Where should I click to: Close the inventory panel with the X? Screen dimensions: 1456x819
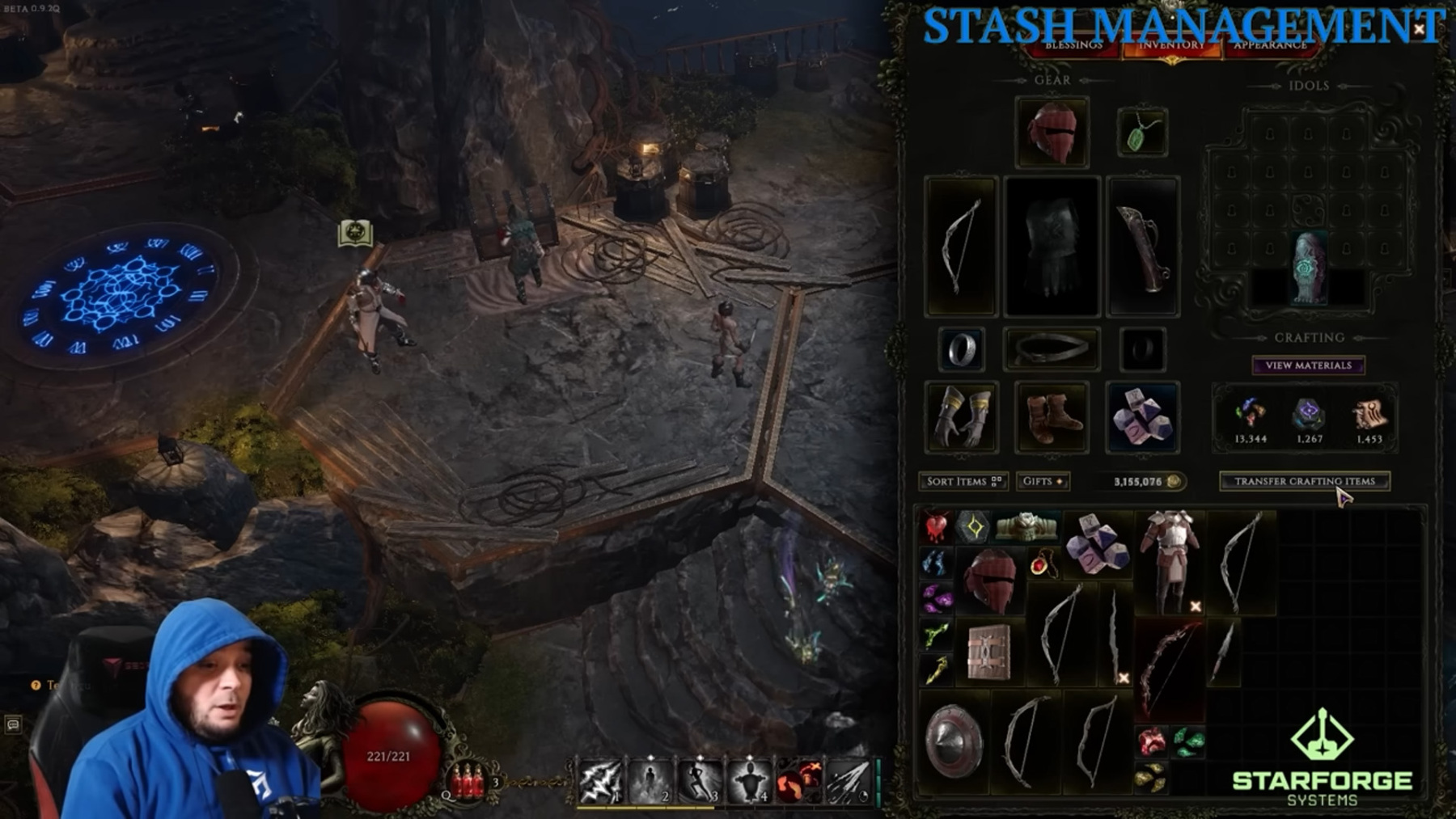point(1419,29)
